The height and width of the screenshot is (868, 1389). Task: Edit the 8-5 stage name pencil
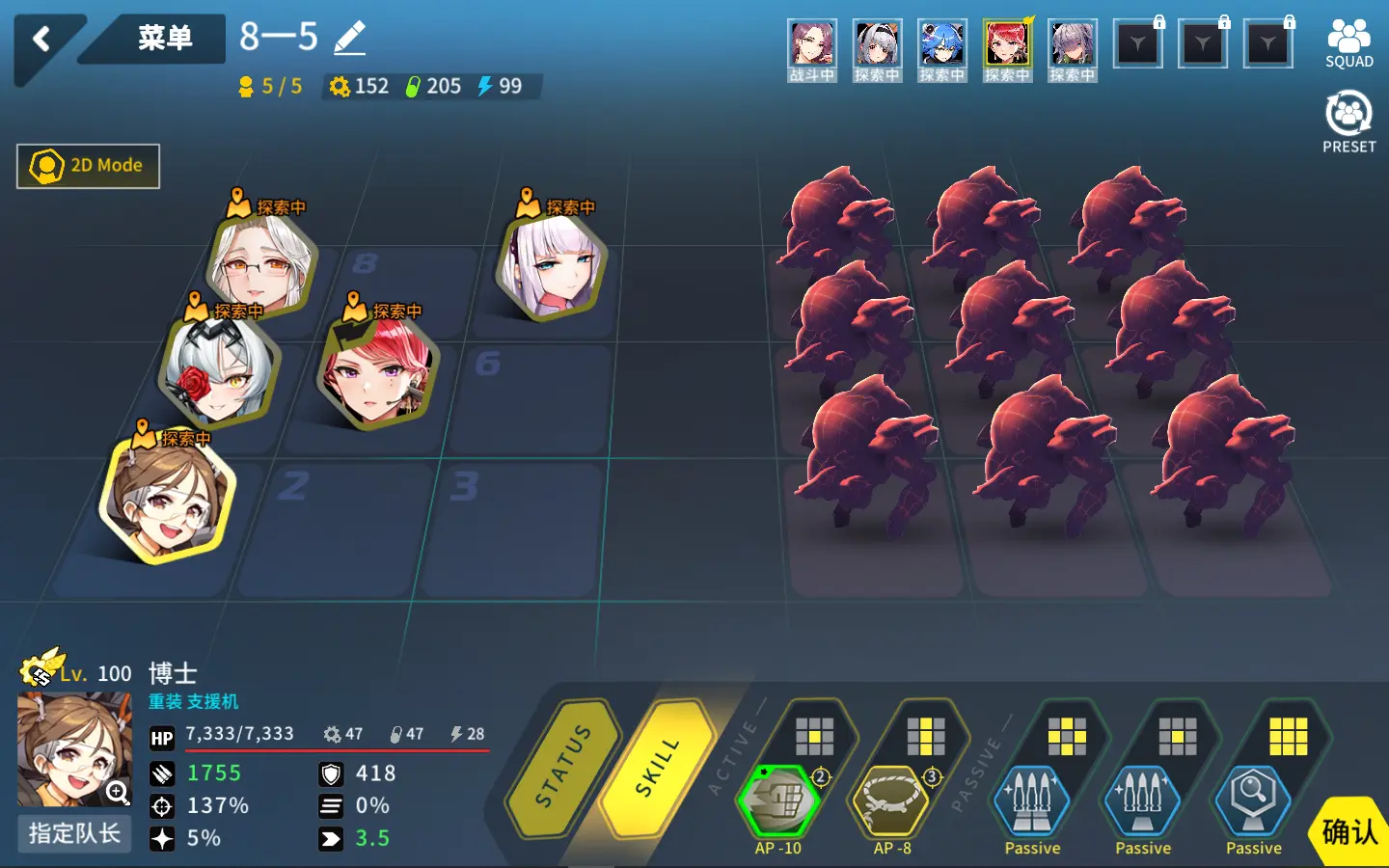click(349, 39)
